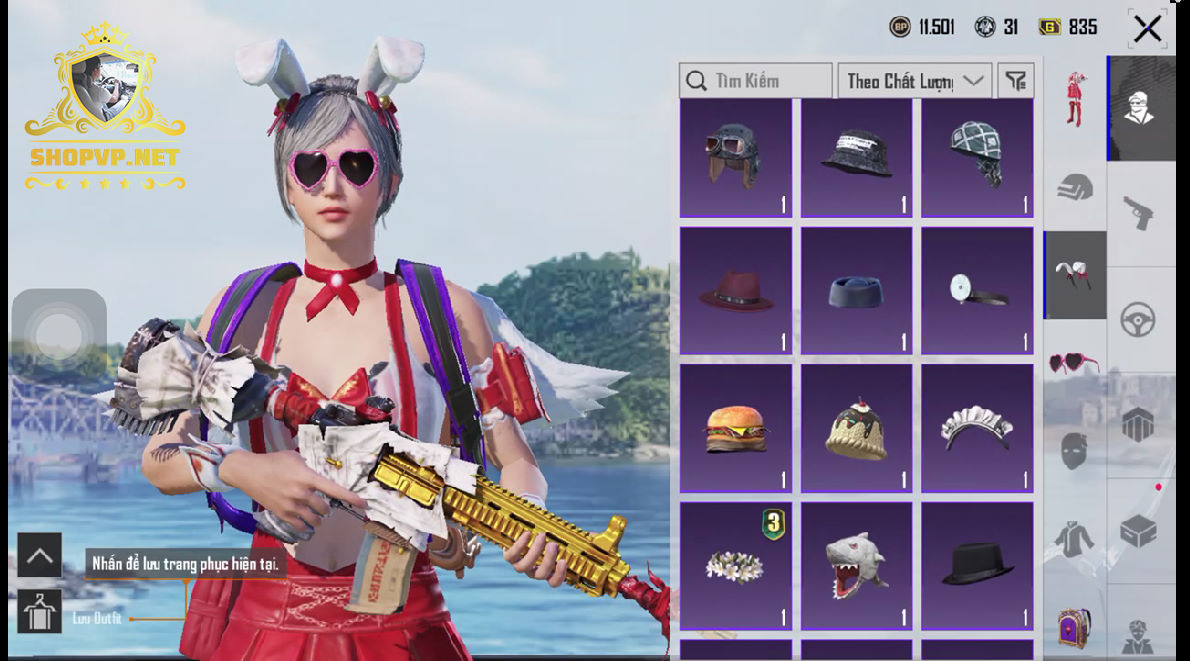Open the filter options button
This screenshot has width=1190, height=661.
pyautogui.click(x=1016, y=81)
